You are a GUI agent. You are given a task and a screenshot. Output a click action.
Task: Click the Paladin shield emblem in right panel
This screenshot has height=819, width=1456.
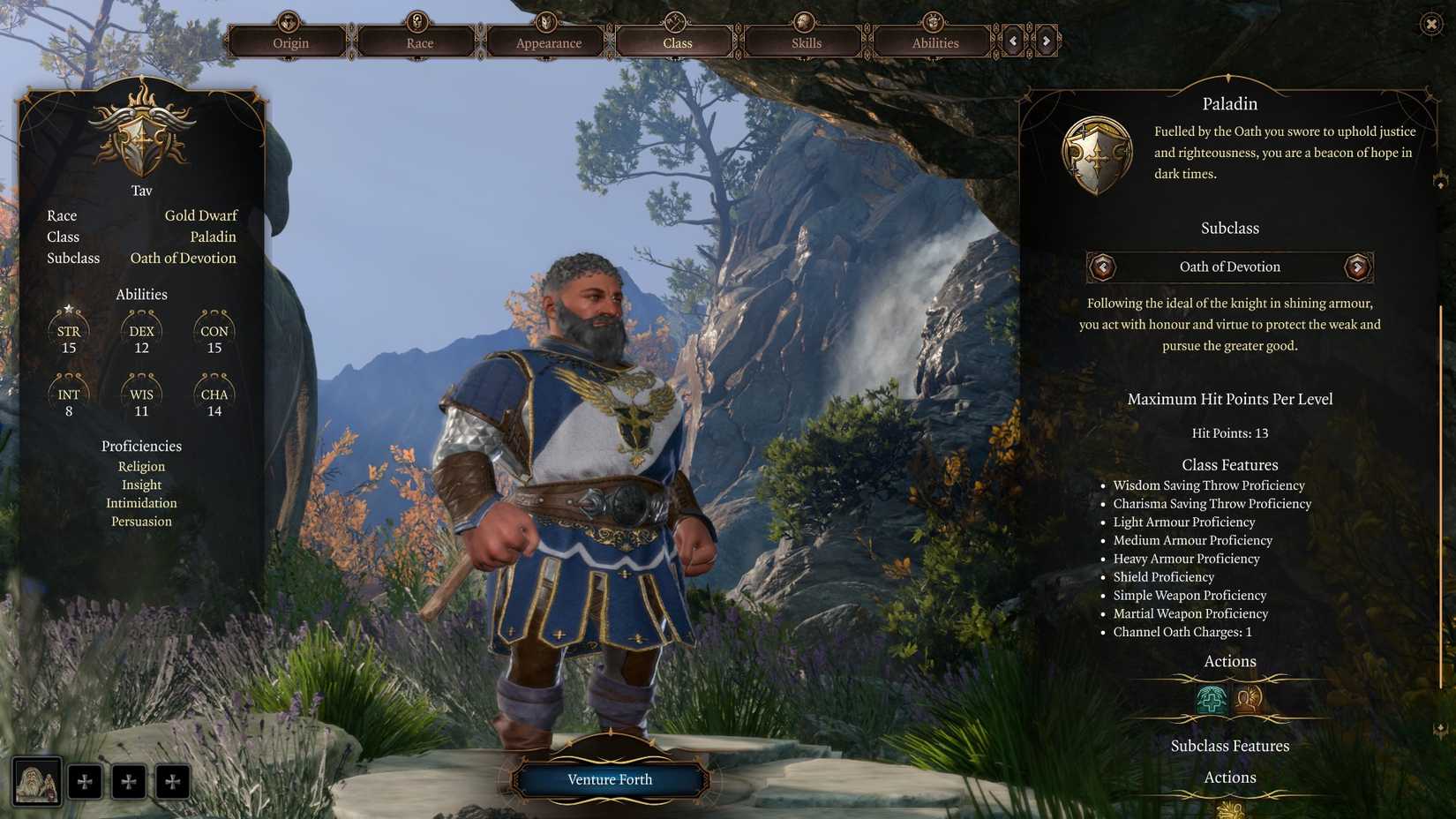pyautogui.click(x=1097, y=151)
